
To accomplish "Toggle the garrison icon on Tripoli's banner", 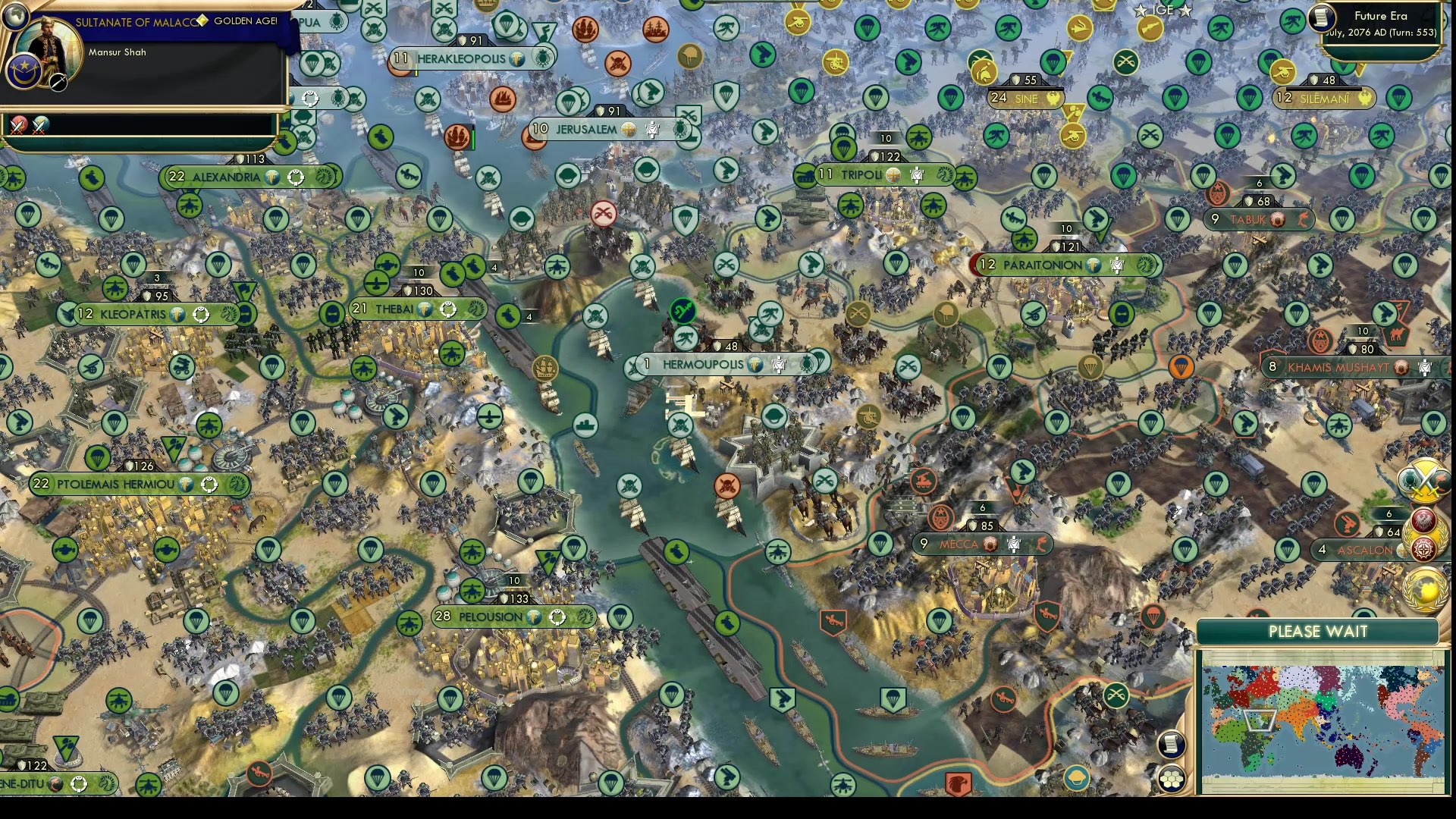I will click(918, 174).
